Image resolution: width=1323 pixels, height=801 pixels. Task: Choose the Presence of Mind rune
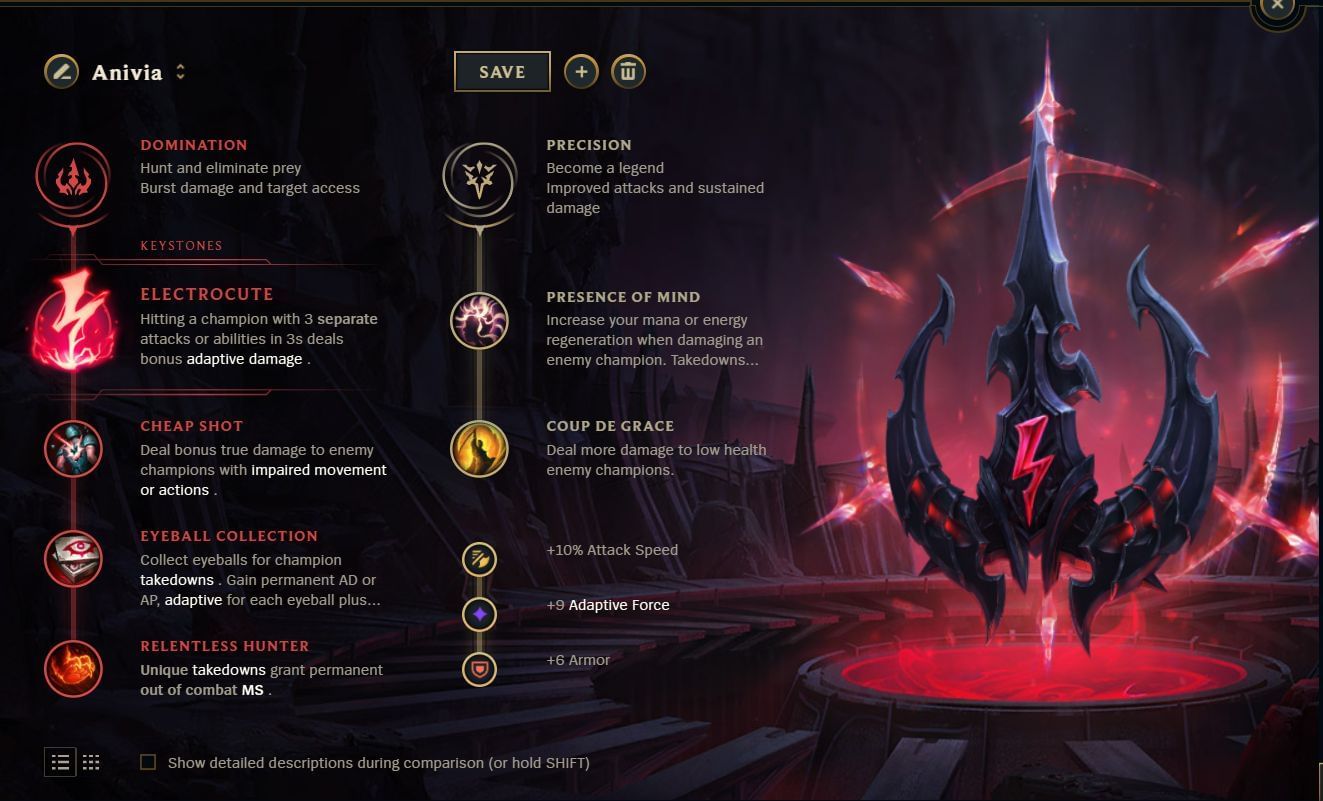tap(479, 321)
